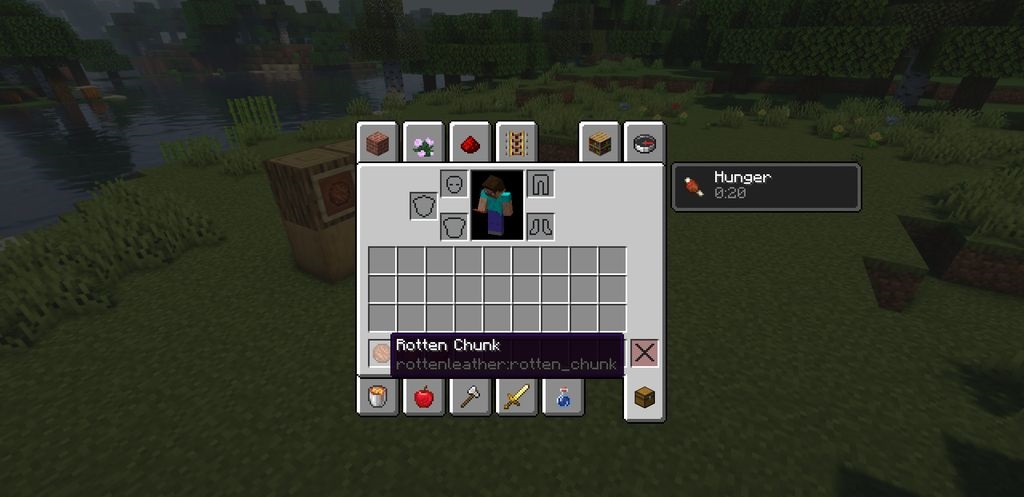Select the iron axe Tools tab
This screenshot has height=497, width=1024.
coord(469,397)
